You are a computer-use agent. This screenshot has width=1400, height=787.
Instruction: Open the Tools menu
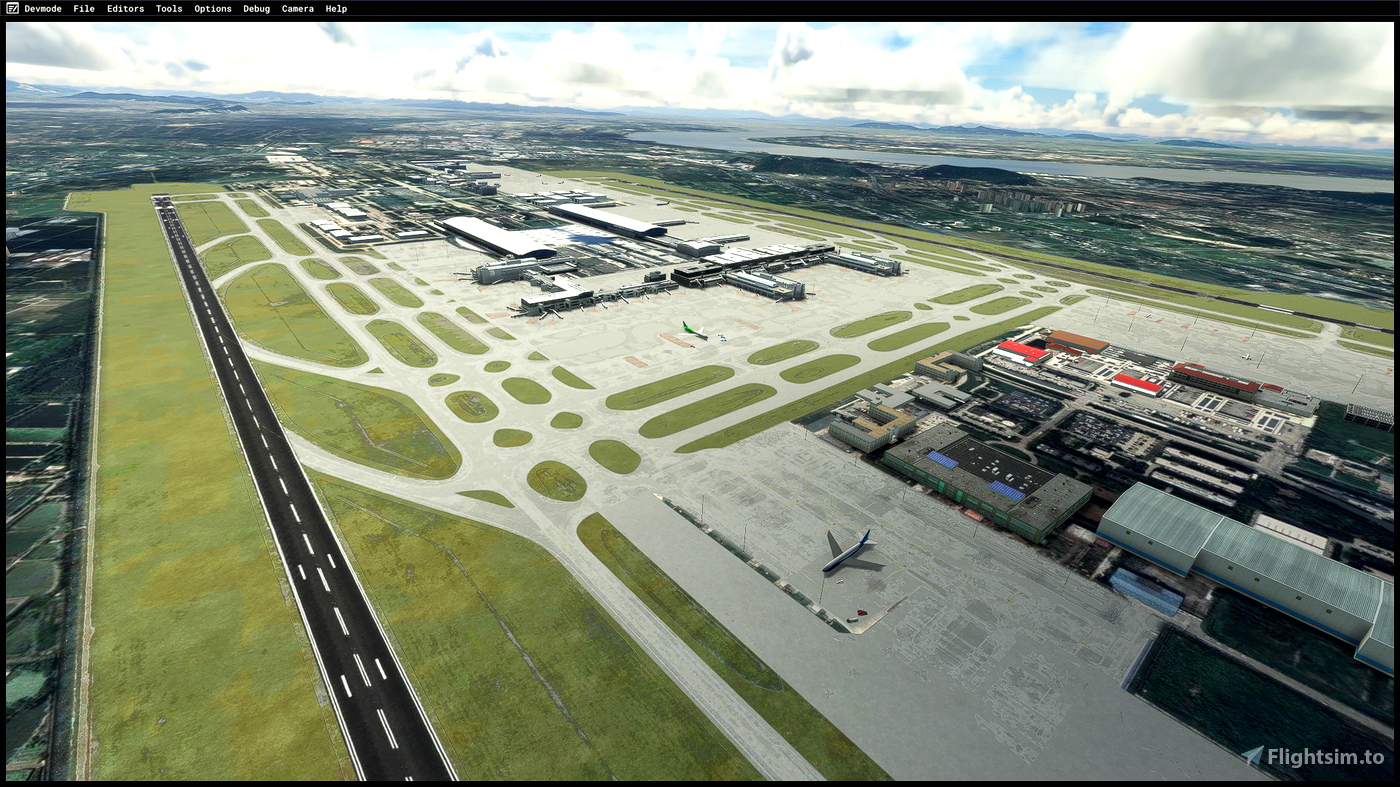168,8
